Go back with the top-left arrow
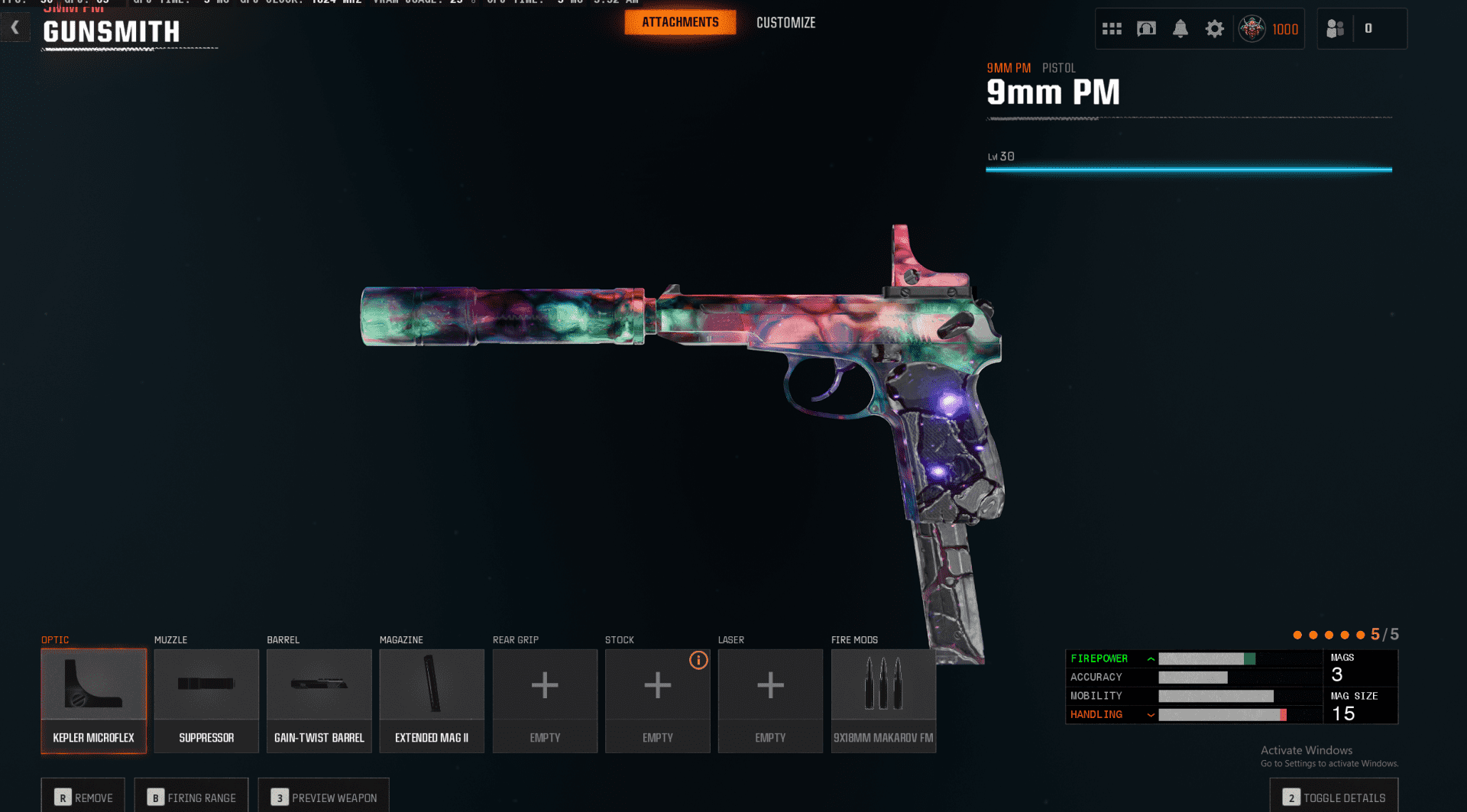Image resolution: width=1467 pixels, height=812 pixels. coord(15,28)
